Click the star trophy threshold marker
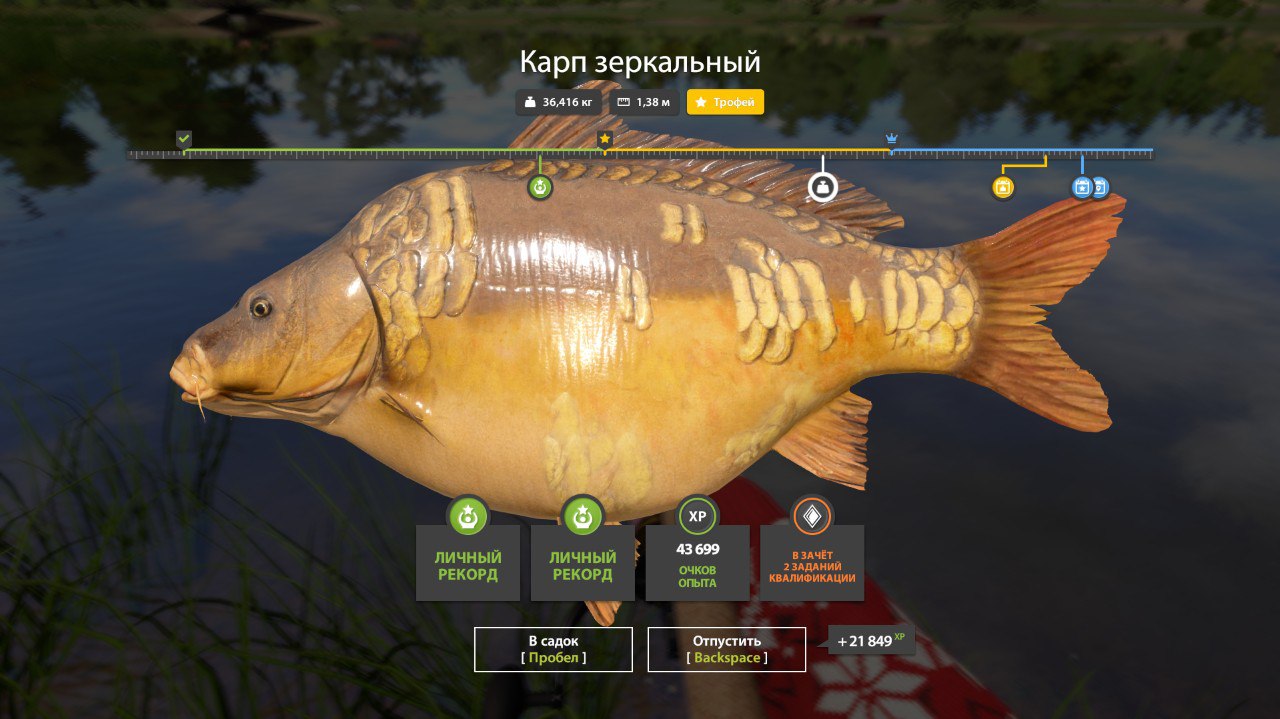 [604, 139]
